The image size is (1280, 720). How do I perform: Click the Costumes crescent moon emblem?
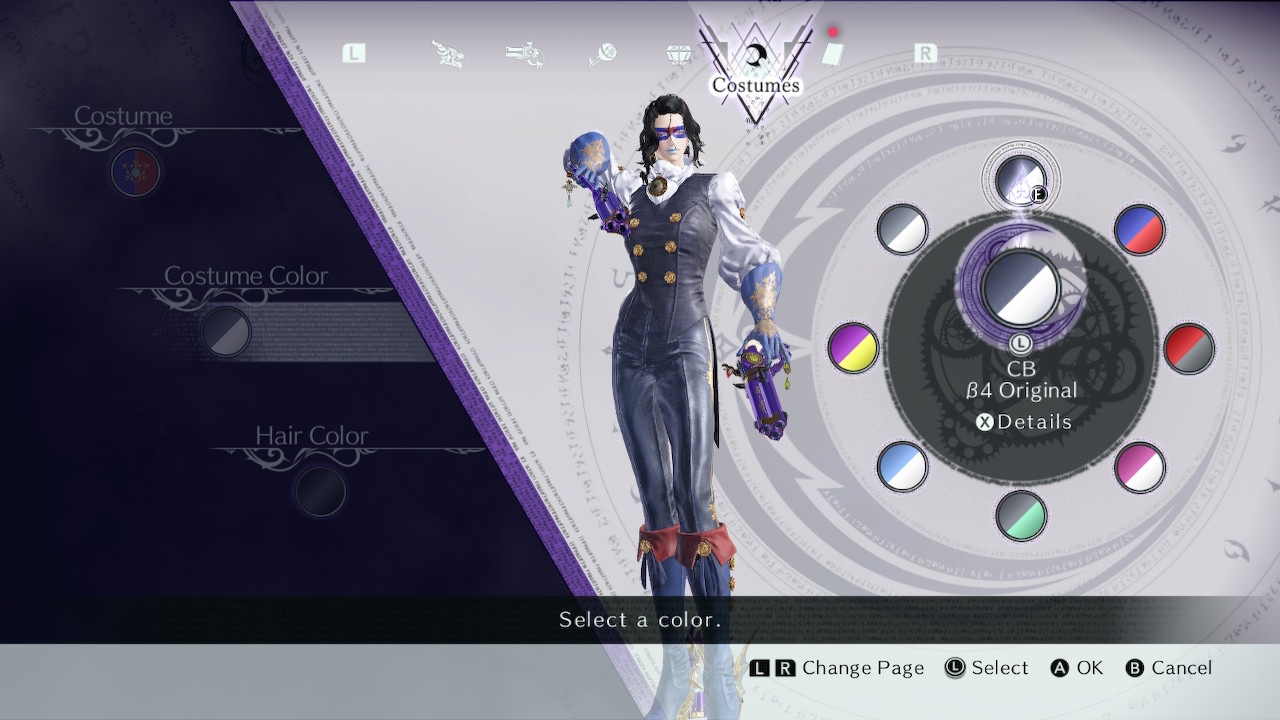tap(757, 52)
